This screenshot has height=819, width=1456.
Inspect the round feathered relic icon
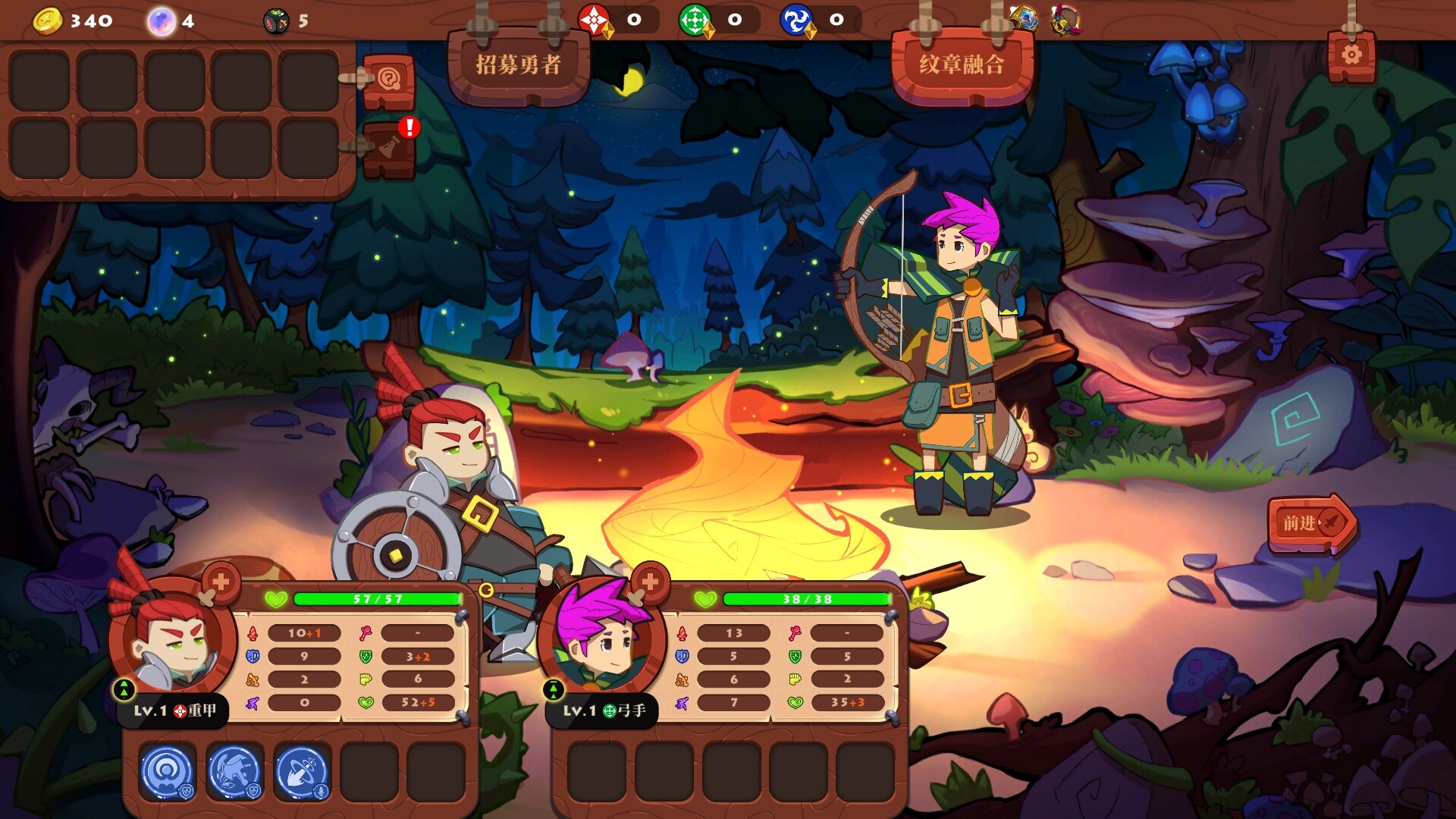pos(1065,20)
